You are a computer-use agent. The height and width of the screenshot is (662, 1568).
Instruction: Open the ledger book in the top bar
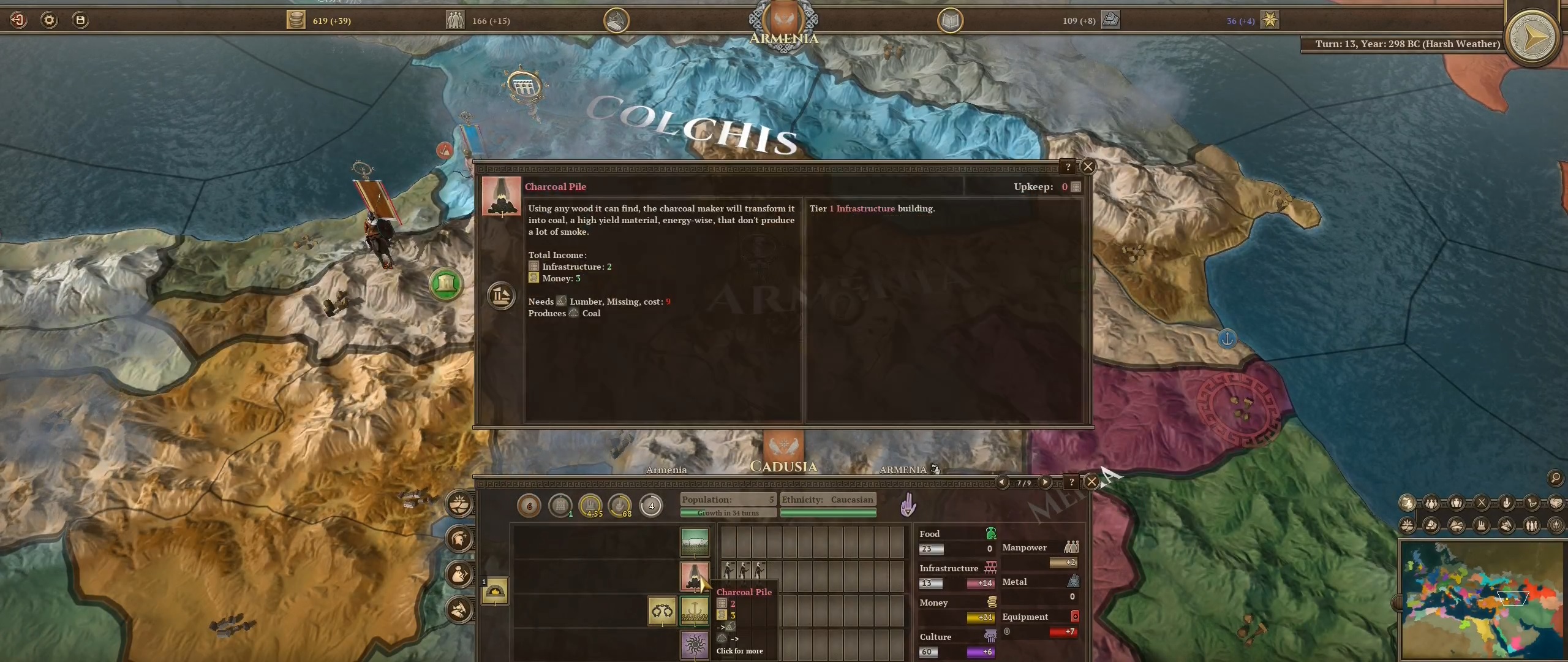click(x=949, y=20)
